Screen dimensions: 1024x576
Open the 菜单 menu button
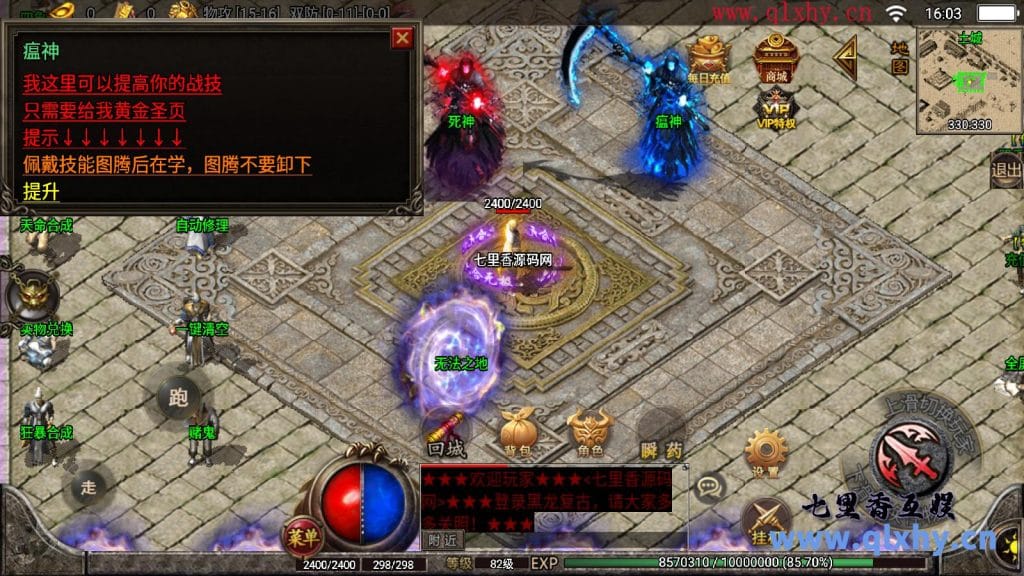tap(301, 534)
